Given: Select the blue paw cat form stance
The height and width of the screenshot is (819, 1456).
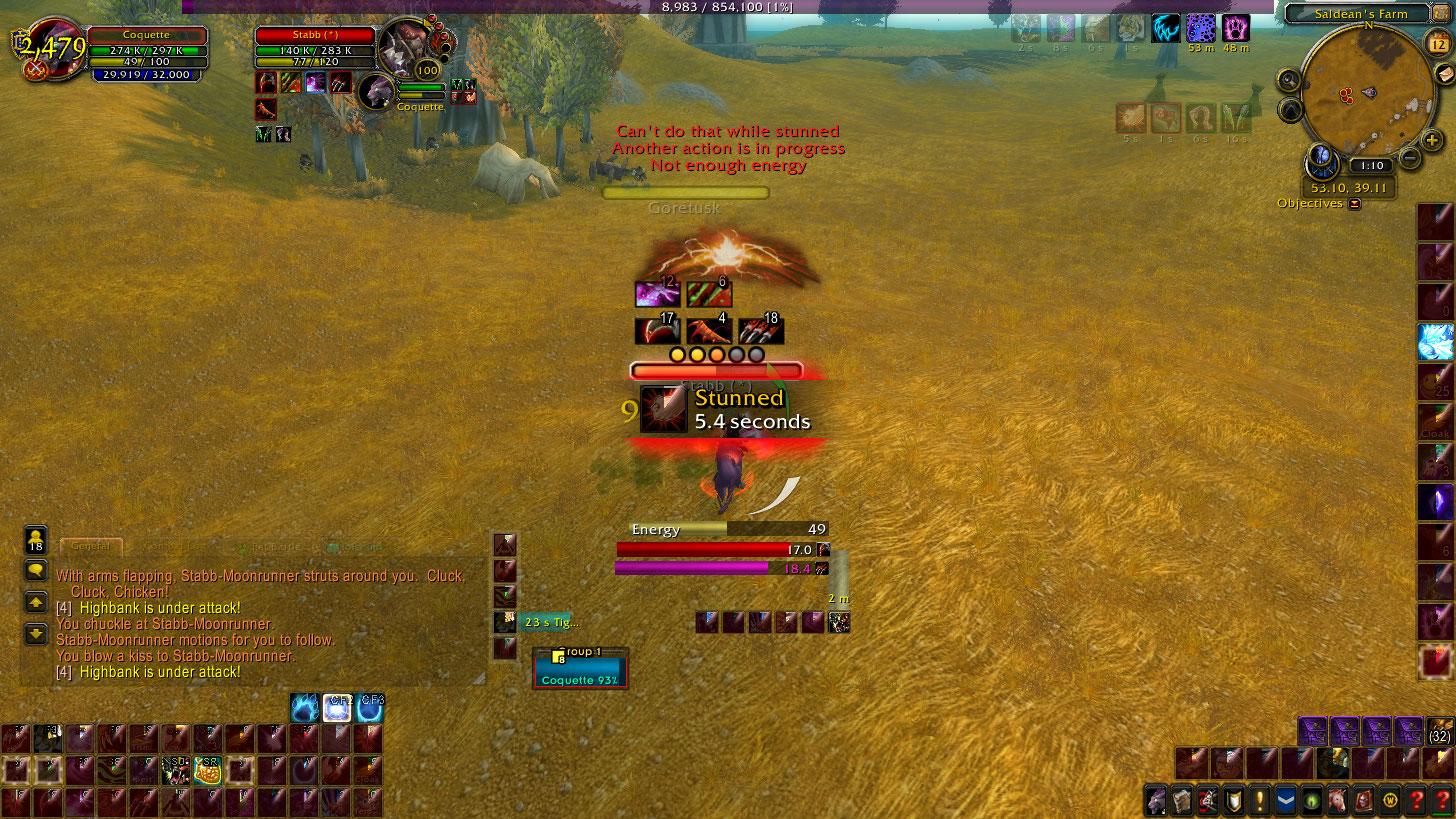Looking at the screenshot, I should tap(305, 708).
